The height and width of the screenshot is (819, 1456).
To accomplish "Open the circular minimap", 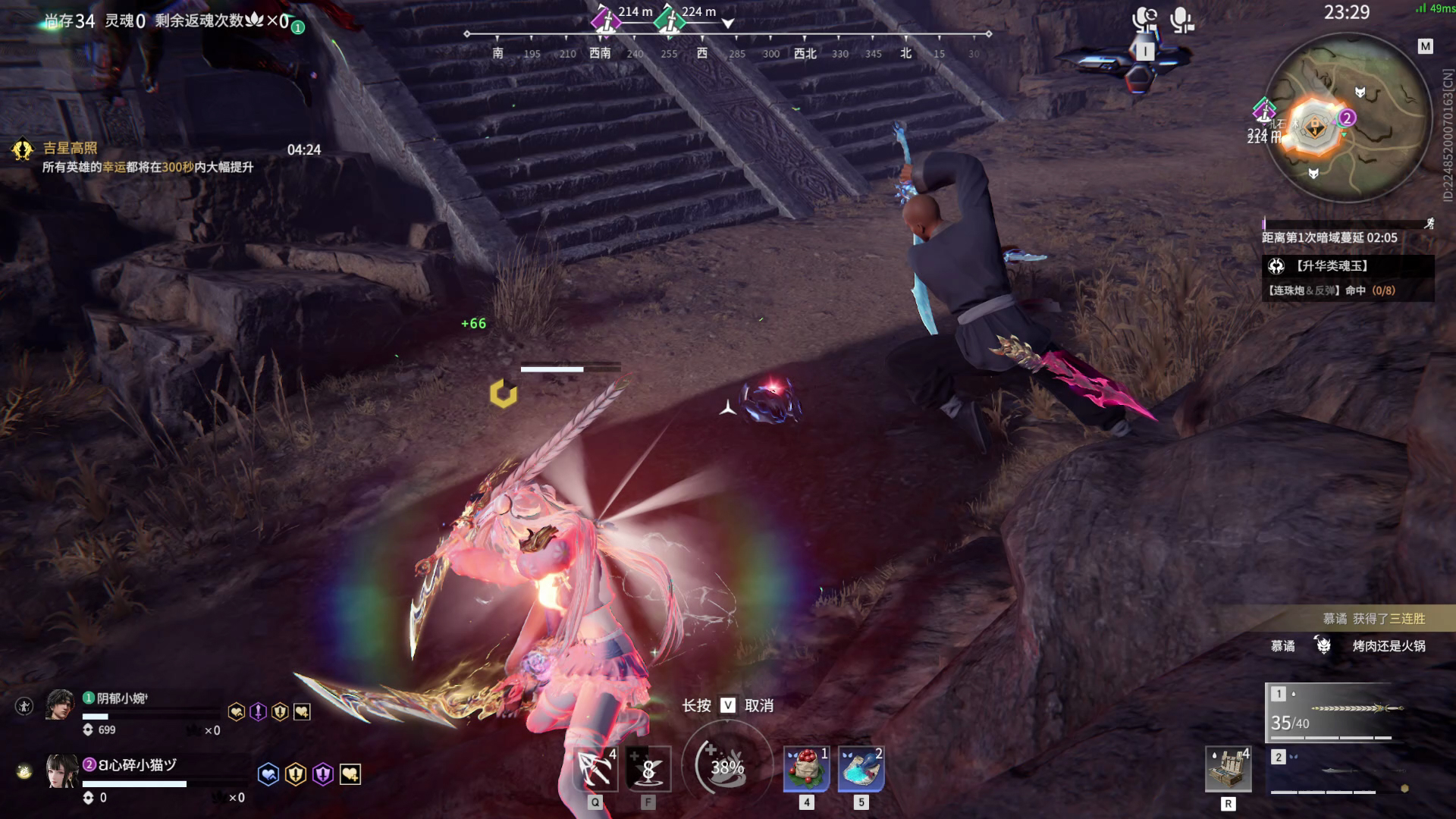I will click(x=1348, y=121).
